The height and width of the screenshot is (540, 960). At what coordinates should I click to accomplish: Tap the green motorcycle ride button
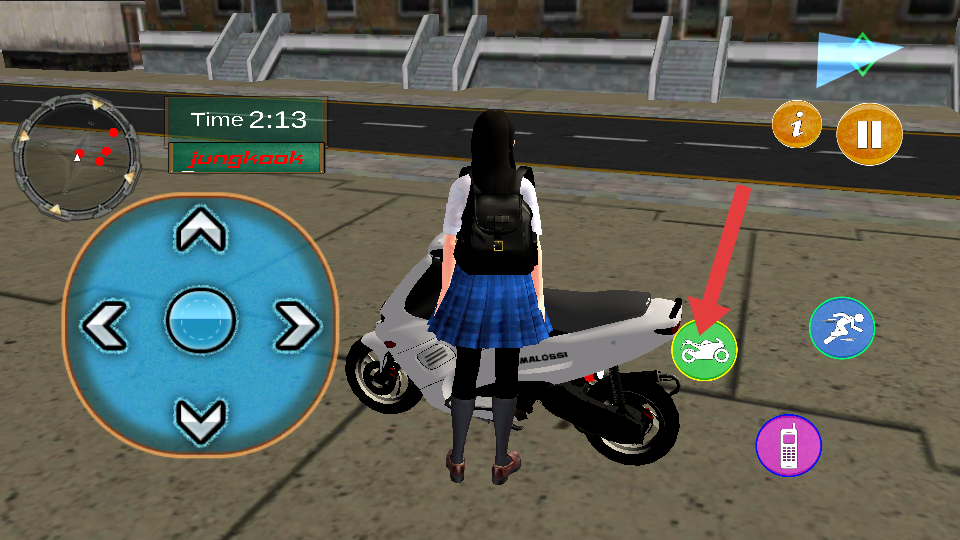click(x=704, y=351)
